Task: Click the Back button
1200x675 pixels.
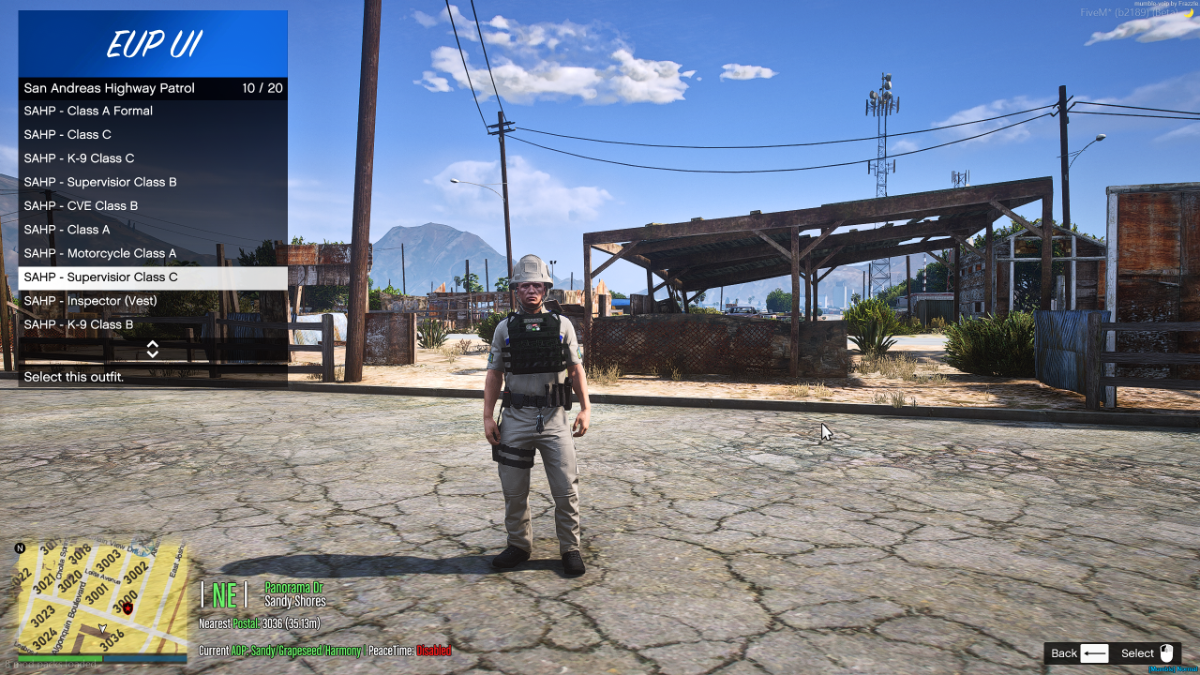Action: click(x=1079, y=653)
